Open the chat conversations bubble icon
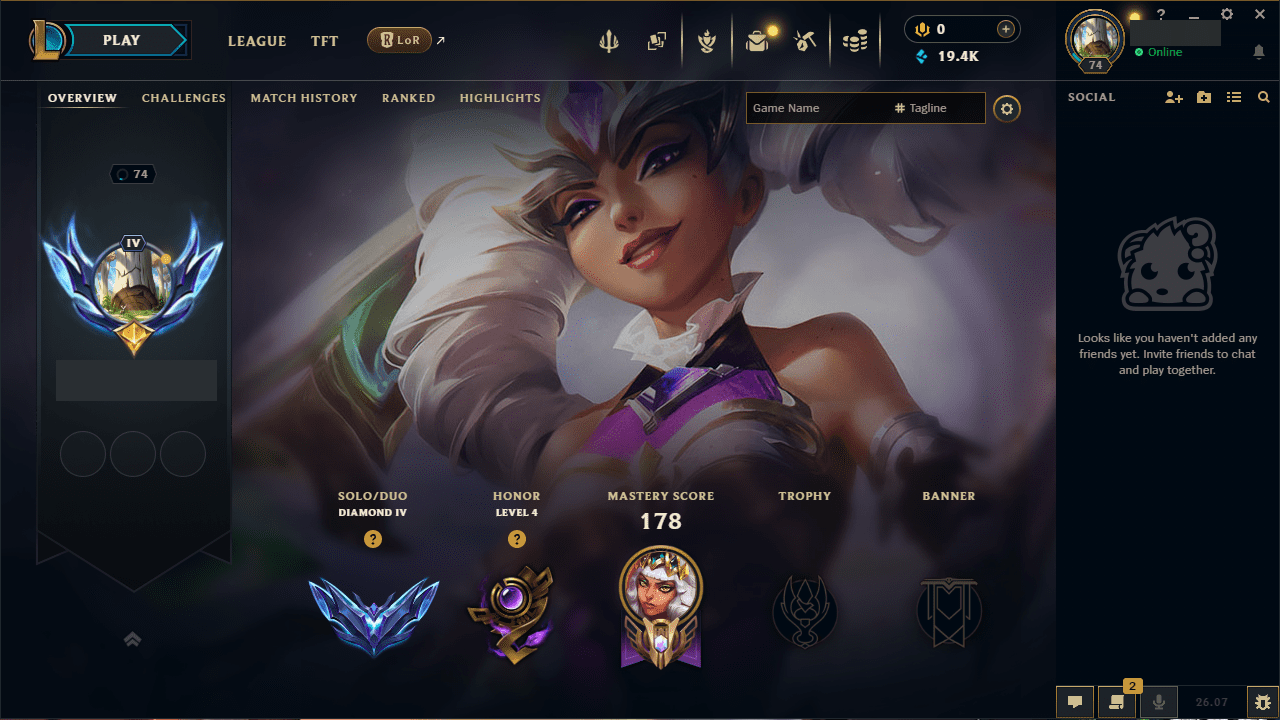The width and height of the screenshot is (1280, 720). click(1075, 699)
